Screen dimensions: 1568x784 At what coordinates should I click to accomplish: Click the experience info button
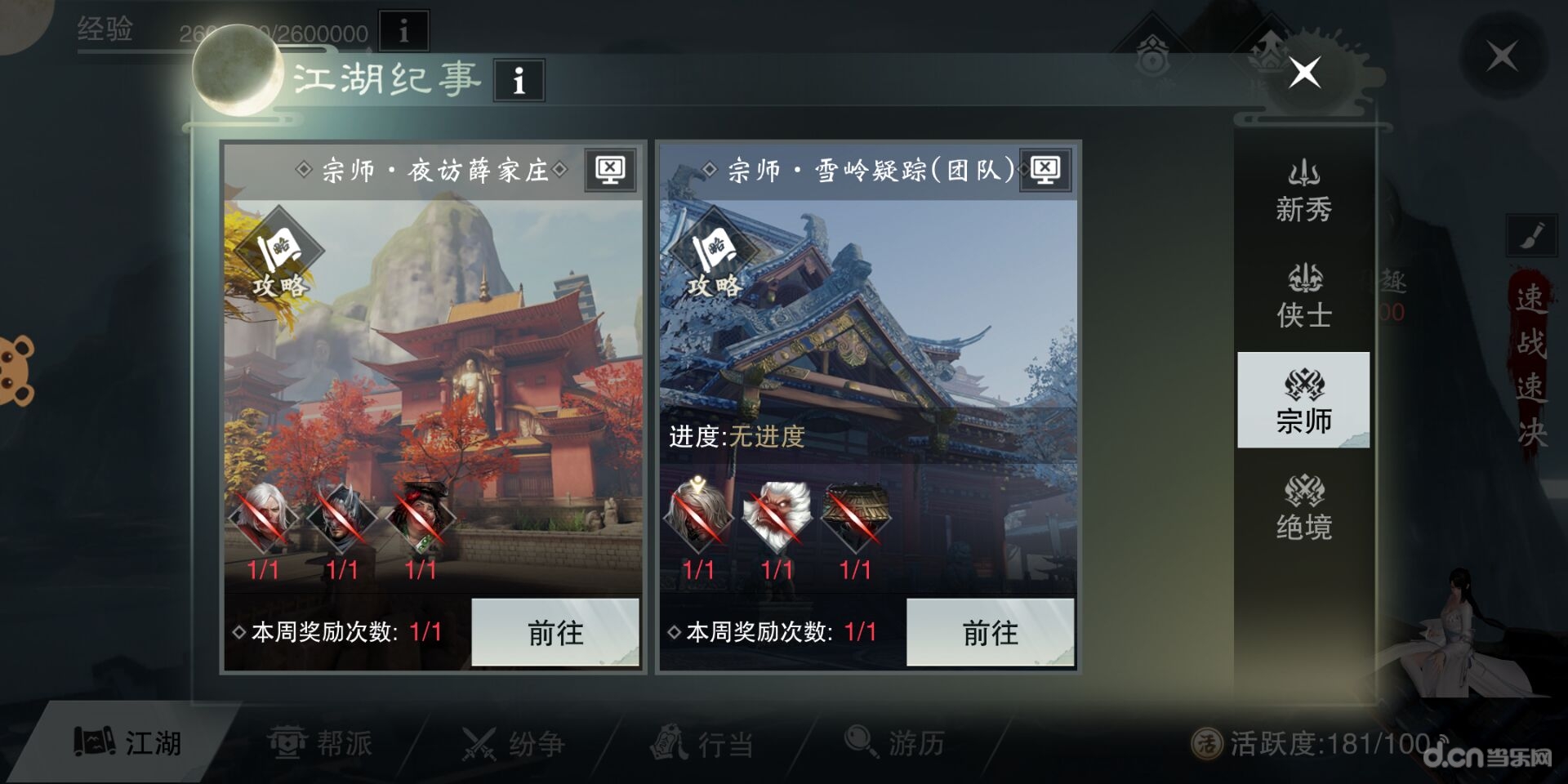pos(403,31)
